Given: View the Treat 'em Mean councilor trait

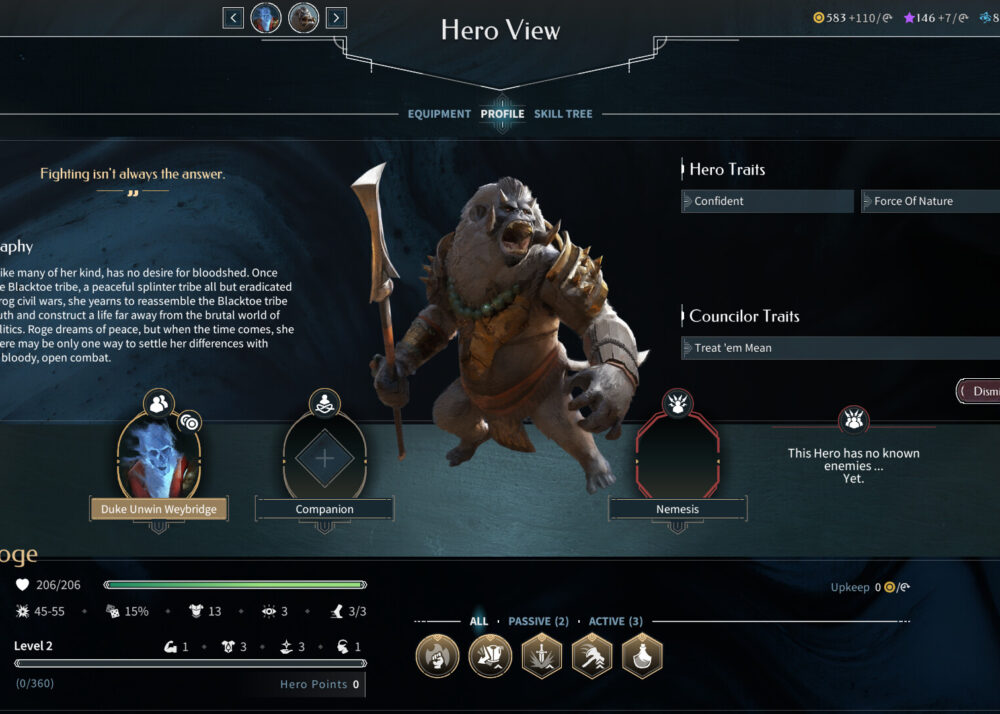Looking at the screenshot, I should click(840, 348).
